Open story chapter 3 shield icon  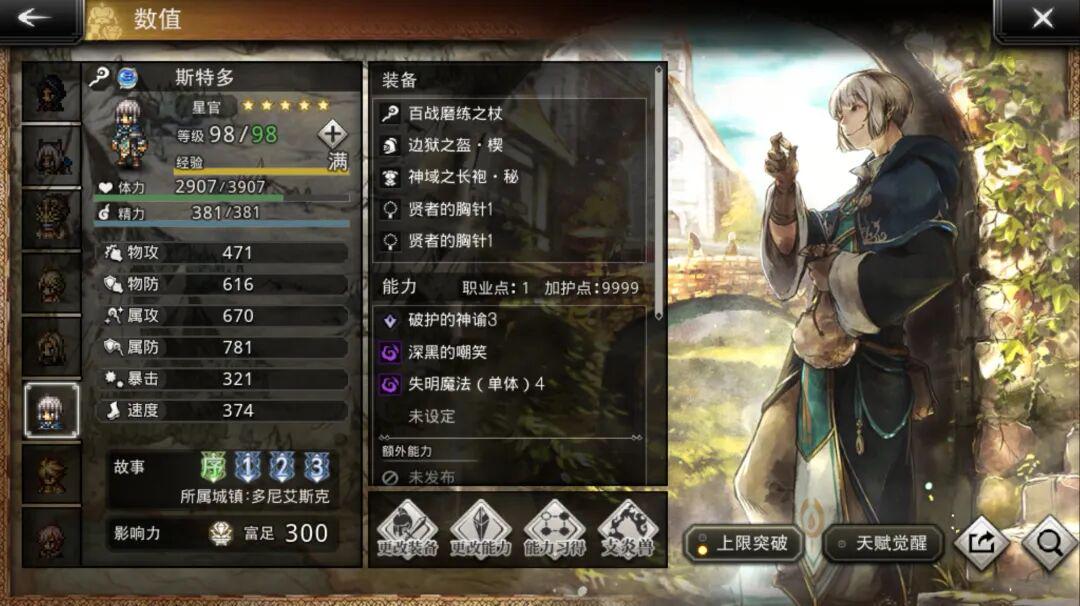(317, 467)
